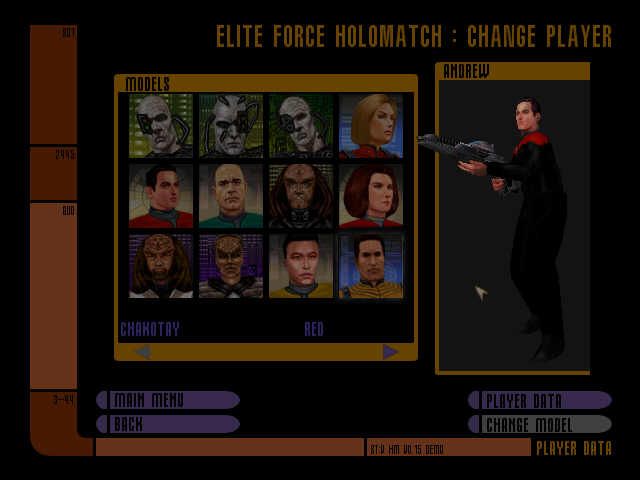Select the Change Model button
The height and width of the screenshot is (480, 640).
click(540, 424)
